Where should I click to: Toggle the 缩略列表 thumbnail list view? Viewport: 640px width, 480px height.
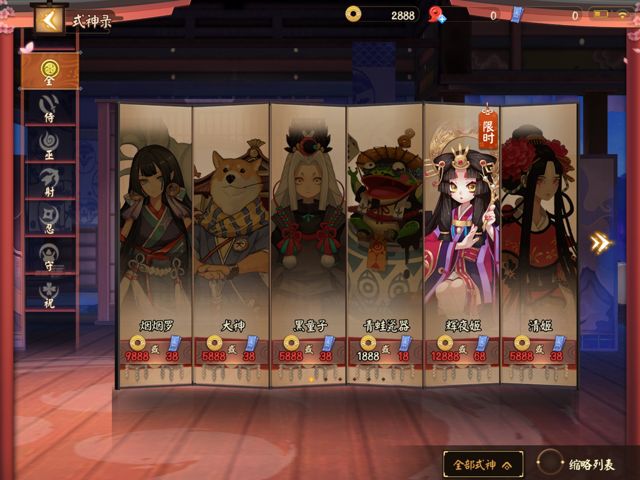pyautogui.click(x=580, y=464)
